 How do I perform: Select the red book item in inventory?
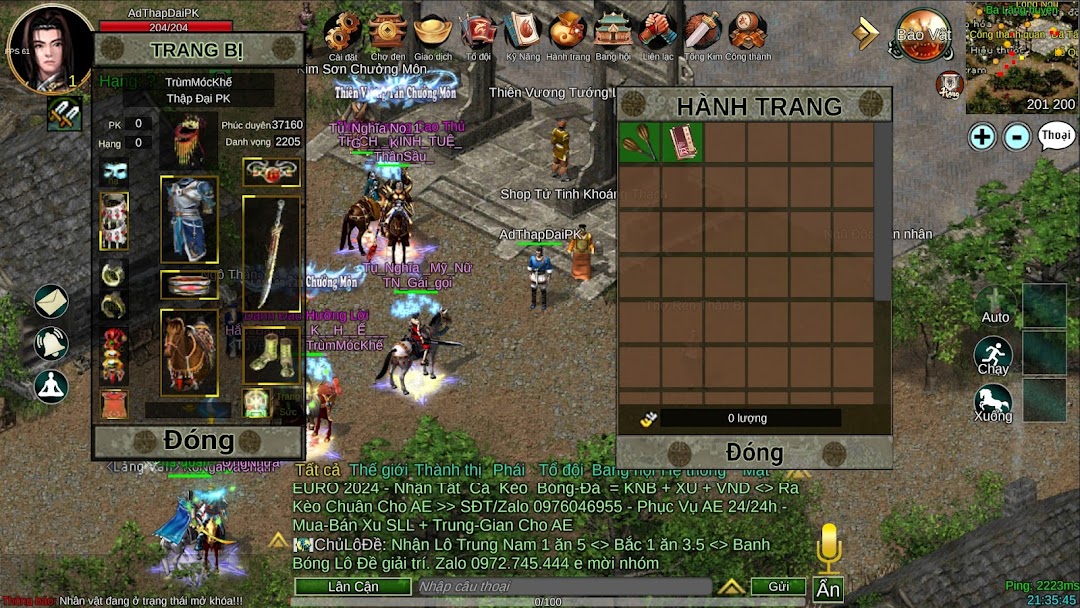(x=683, y=143)
